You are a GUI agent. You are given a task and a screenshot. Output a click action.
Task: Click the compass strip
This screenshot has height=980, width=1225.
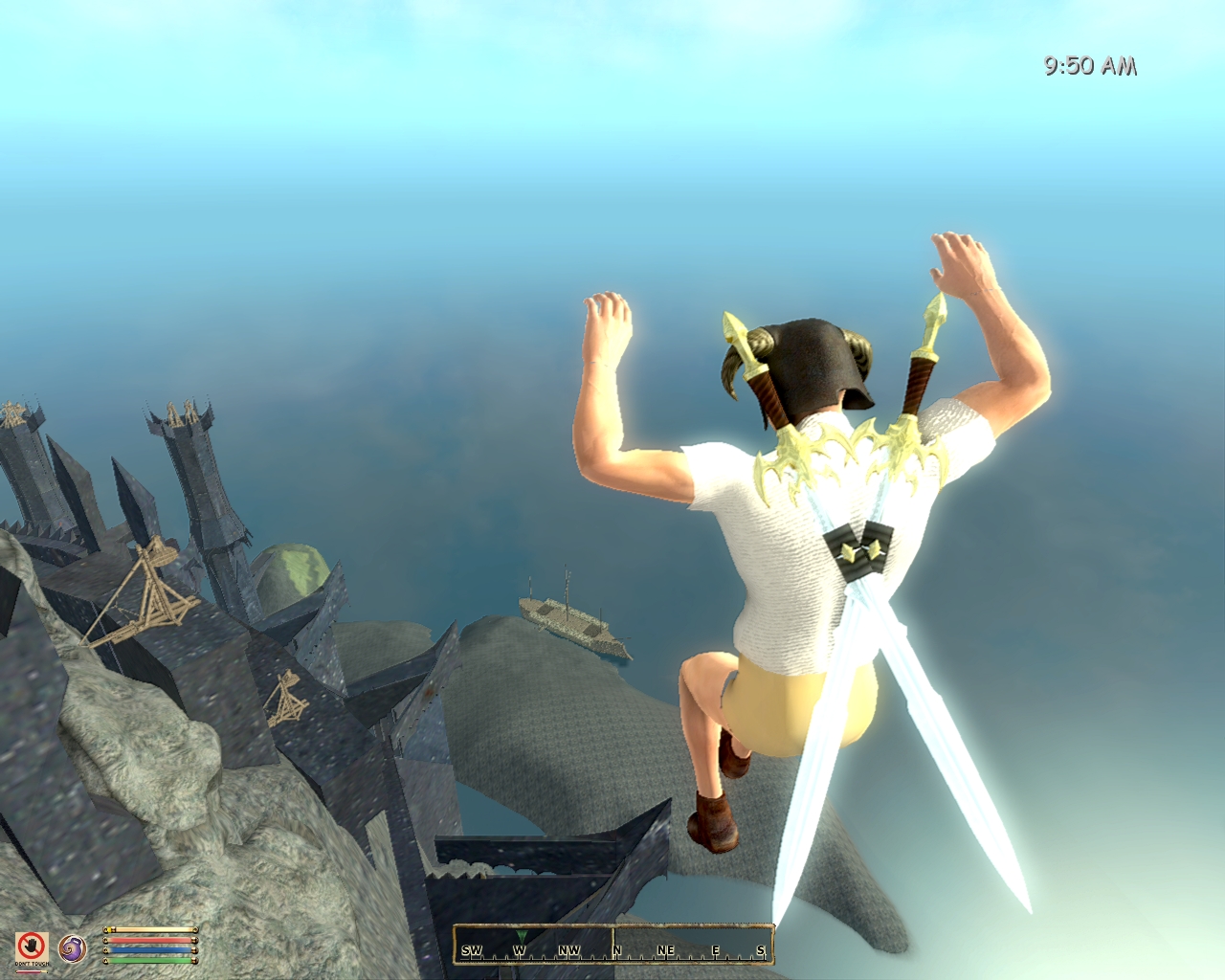click(x=612, y=945)
